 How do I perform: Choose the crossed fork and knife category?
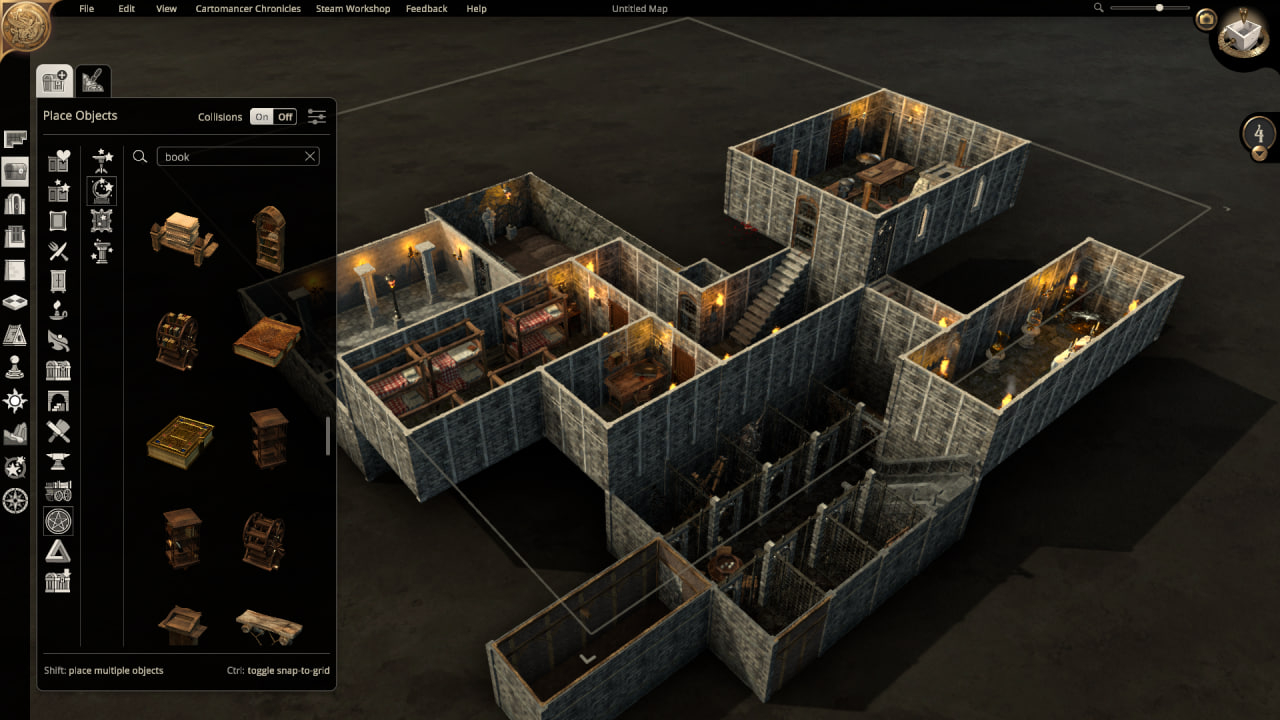coord(58,251)
